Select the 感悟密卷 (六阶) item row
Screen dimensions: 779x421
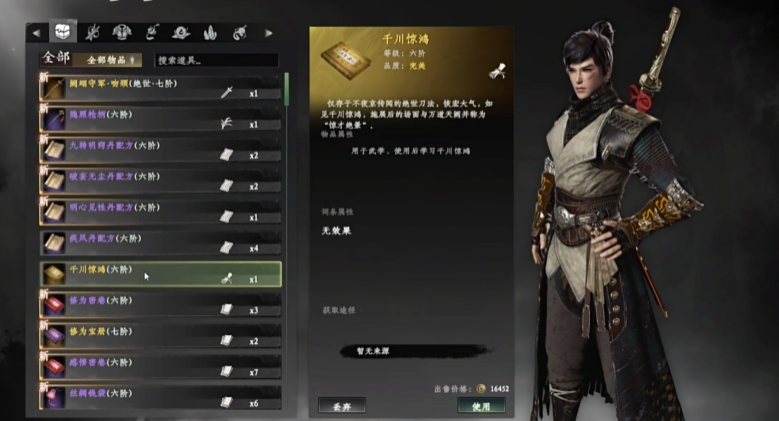[160, 366]
